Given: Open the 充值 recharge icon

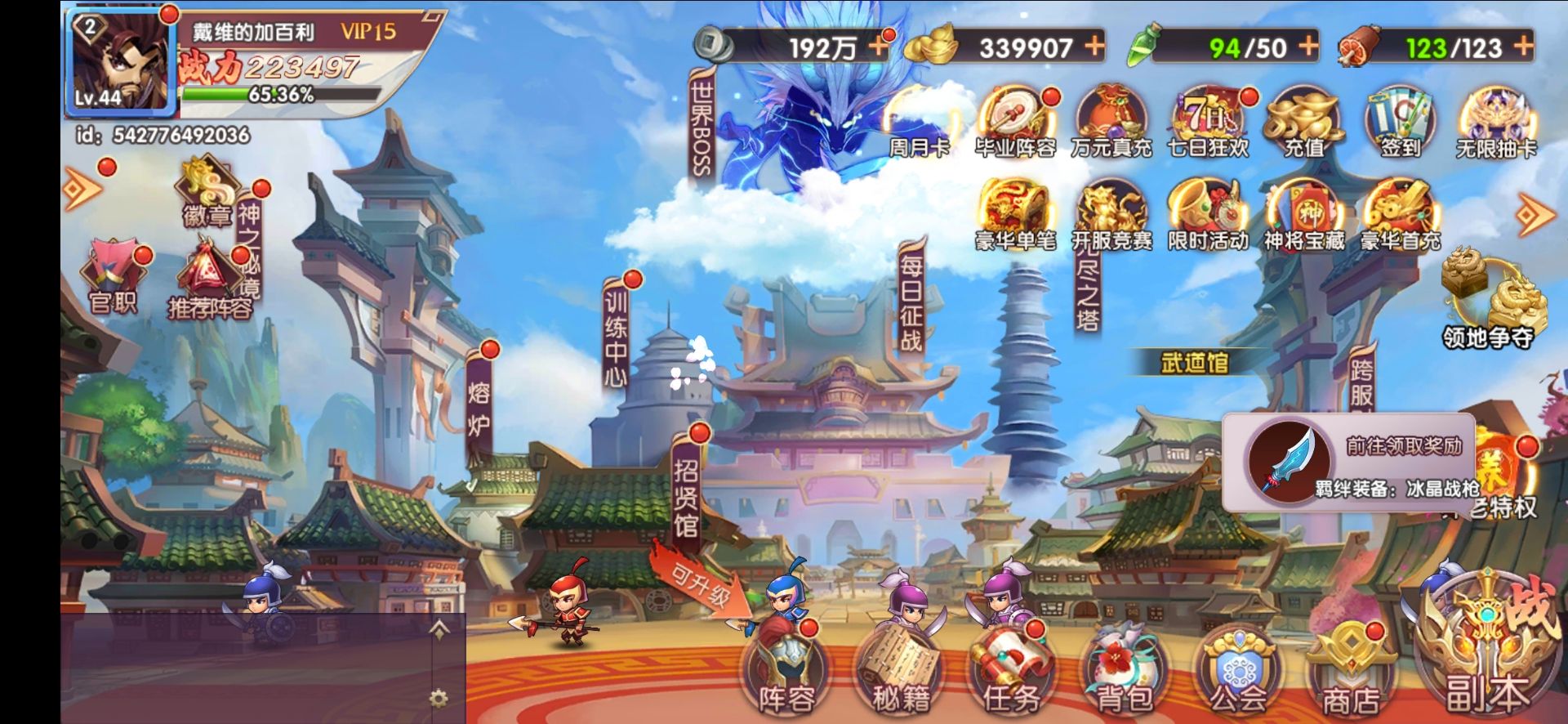Looking at the screenshot, I should (x=1303, y=123).
